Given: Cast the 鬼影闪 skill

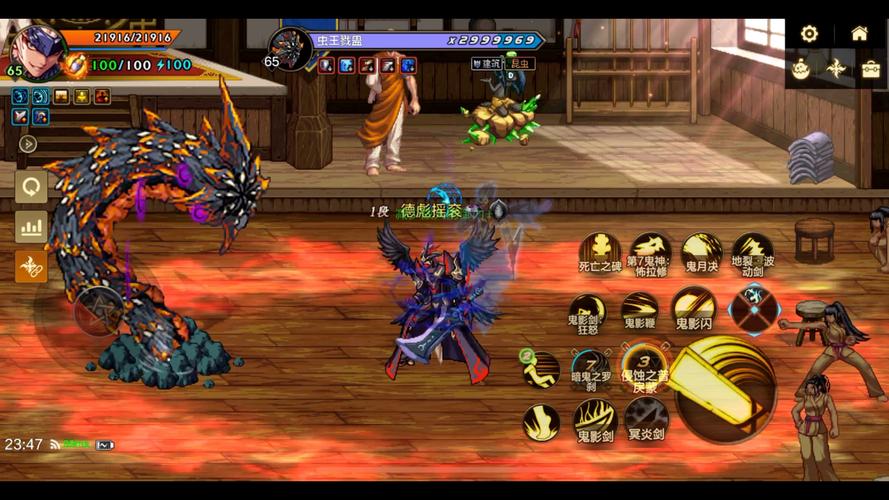Looking at the screenshot, I should pos(692,306).
